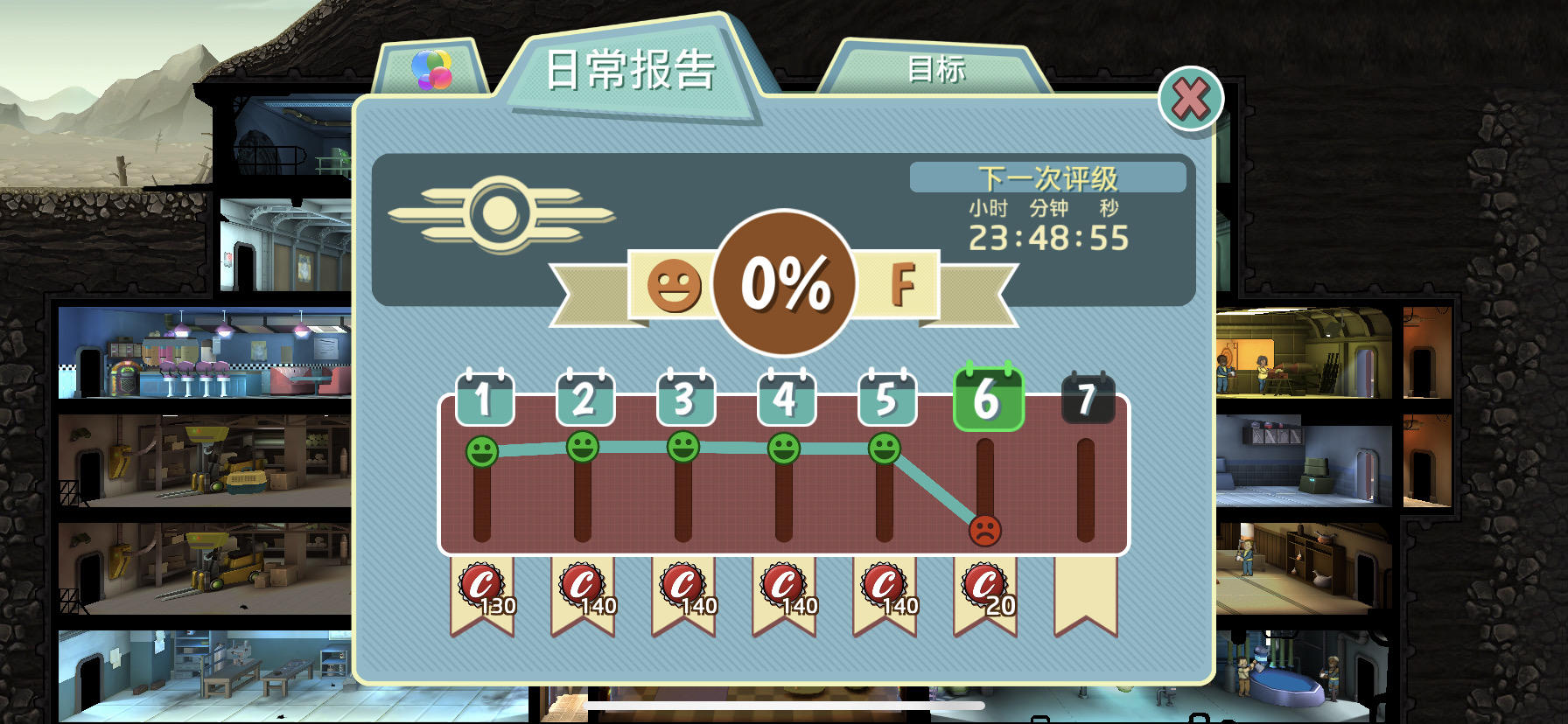This screenshot has width=1568, height=724.
Task: Select the highlighted day 6 calendar marker
Action: 987,398
